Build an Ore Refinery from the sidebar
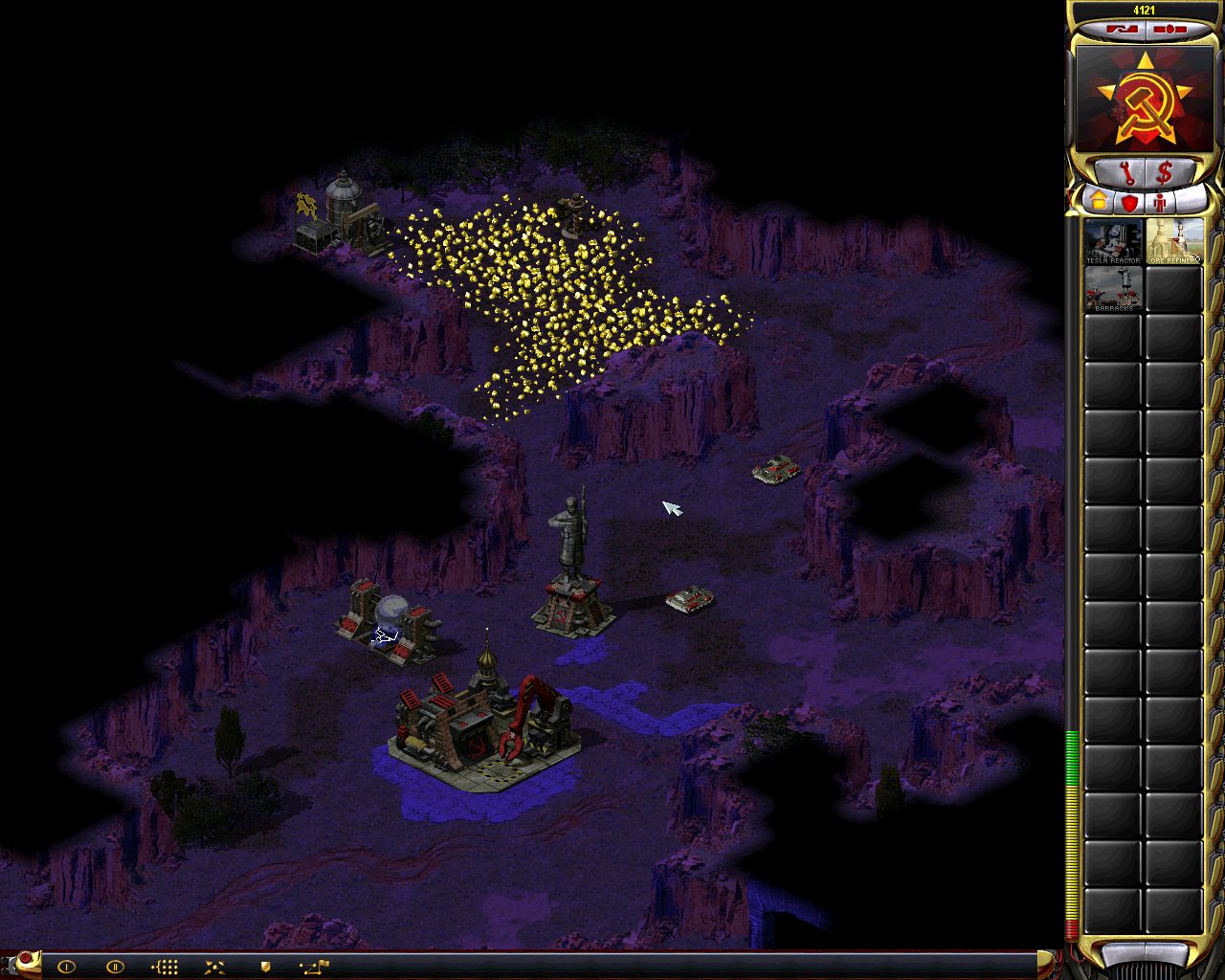 click(1173, 241)
